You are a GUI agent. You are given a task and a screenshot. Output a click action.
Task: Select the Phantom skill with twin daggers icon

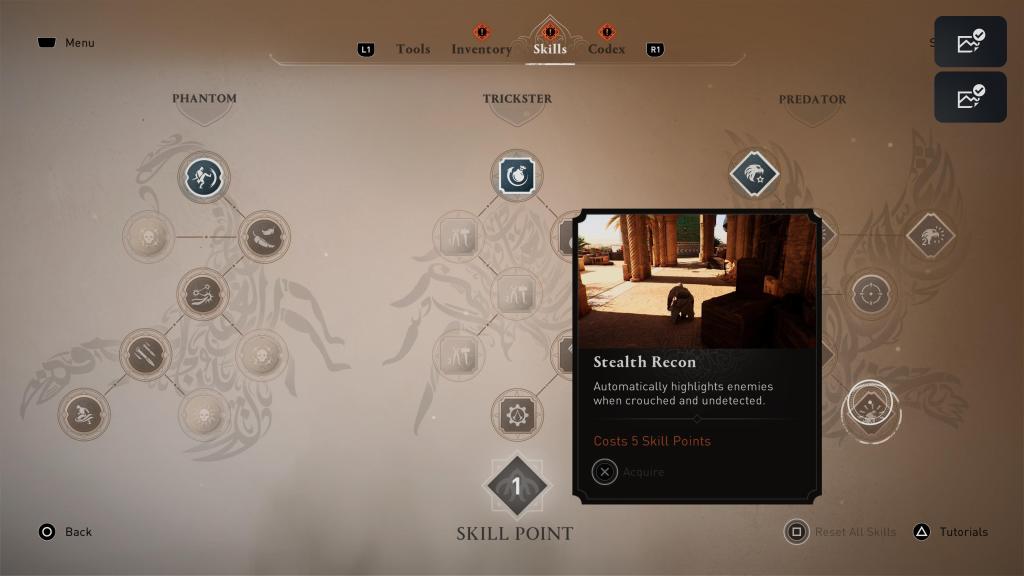point(145,354)
